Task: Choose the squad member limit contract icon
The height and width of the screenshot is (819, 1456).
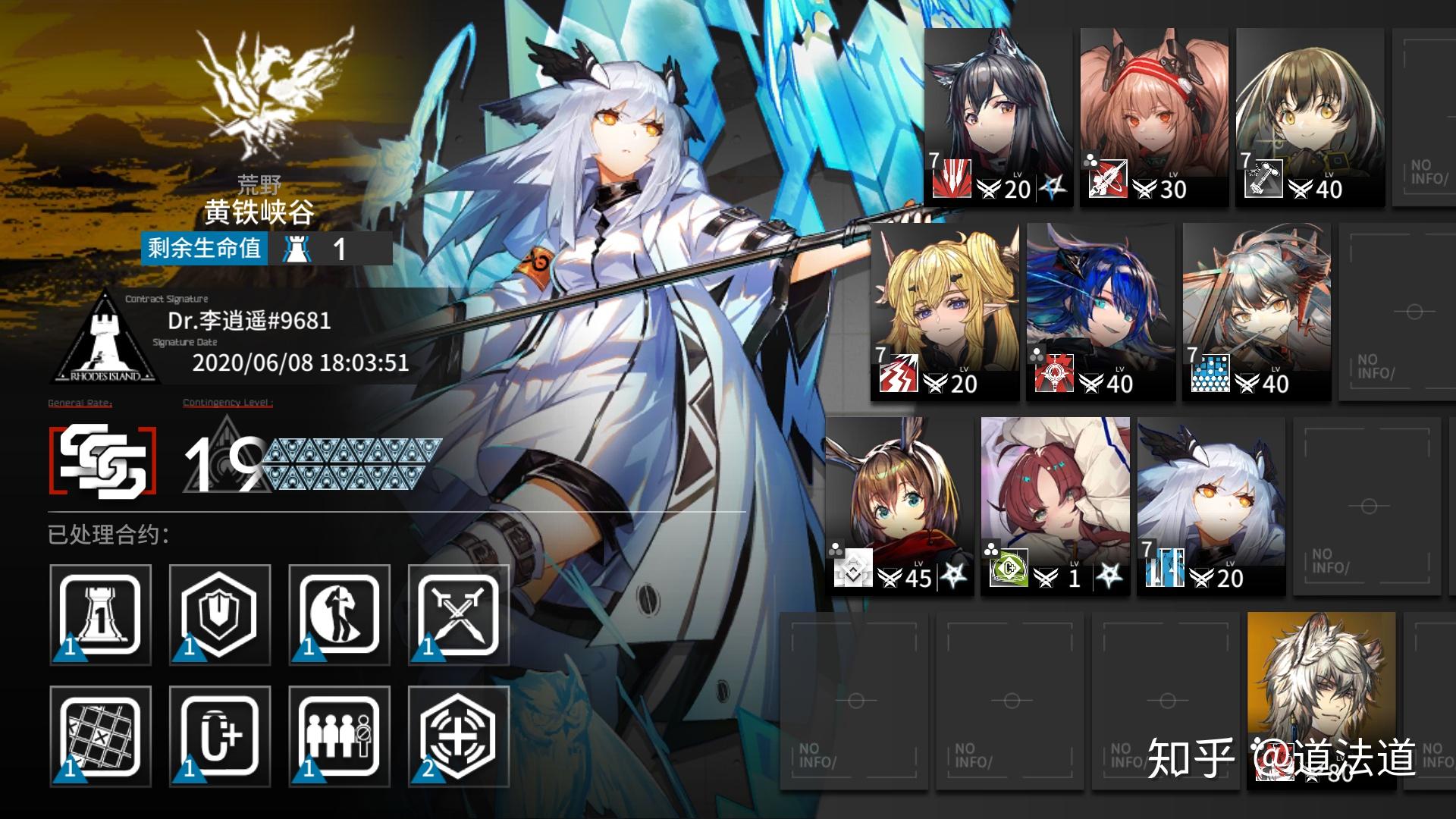Action: (x=339, y=736)
